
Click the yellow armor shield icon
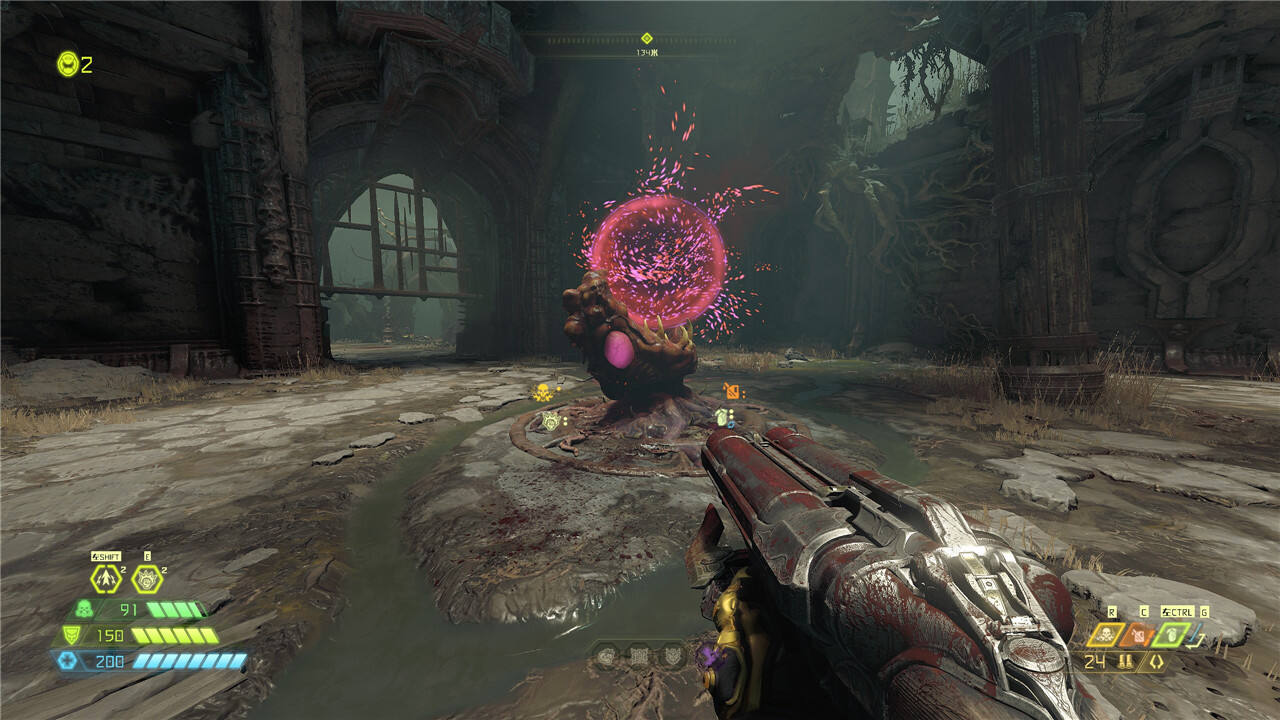click(x=71, y=635)
